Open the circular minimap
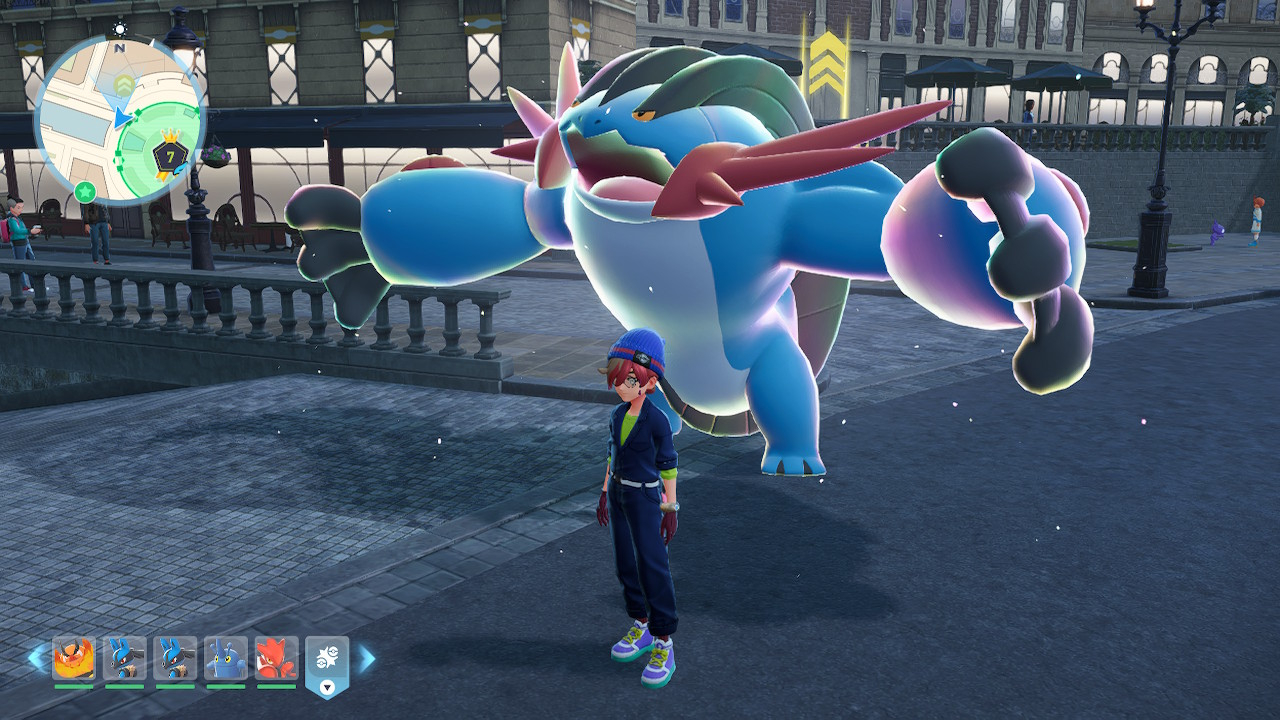1280x720 pixels. coord(120,120)
